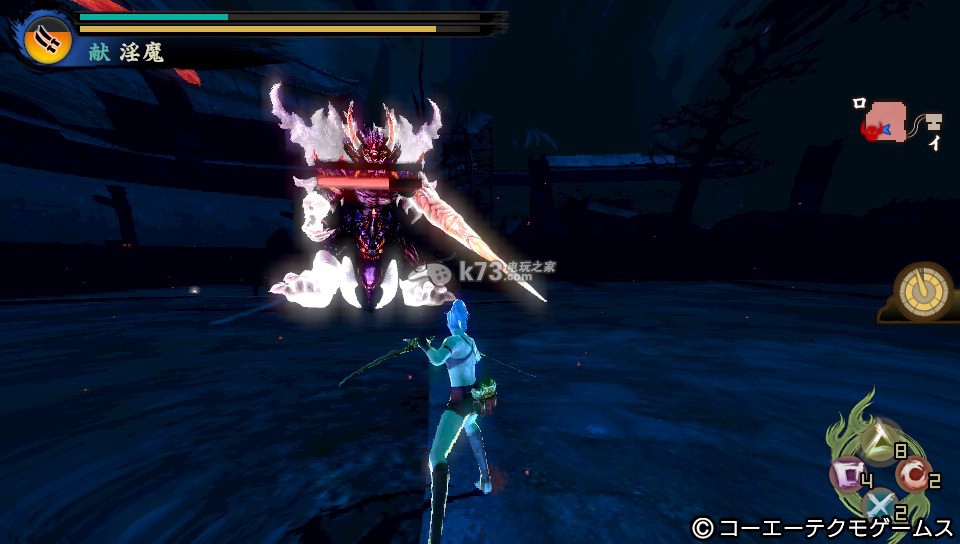Activate the blue cross skill icon
The width and height of the screenshot is (960, 544).
pyautogui.click(x=879, y=503)
